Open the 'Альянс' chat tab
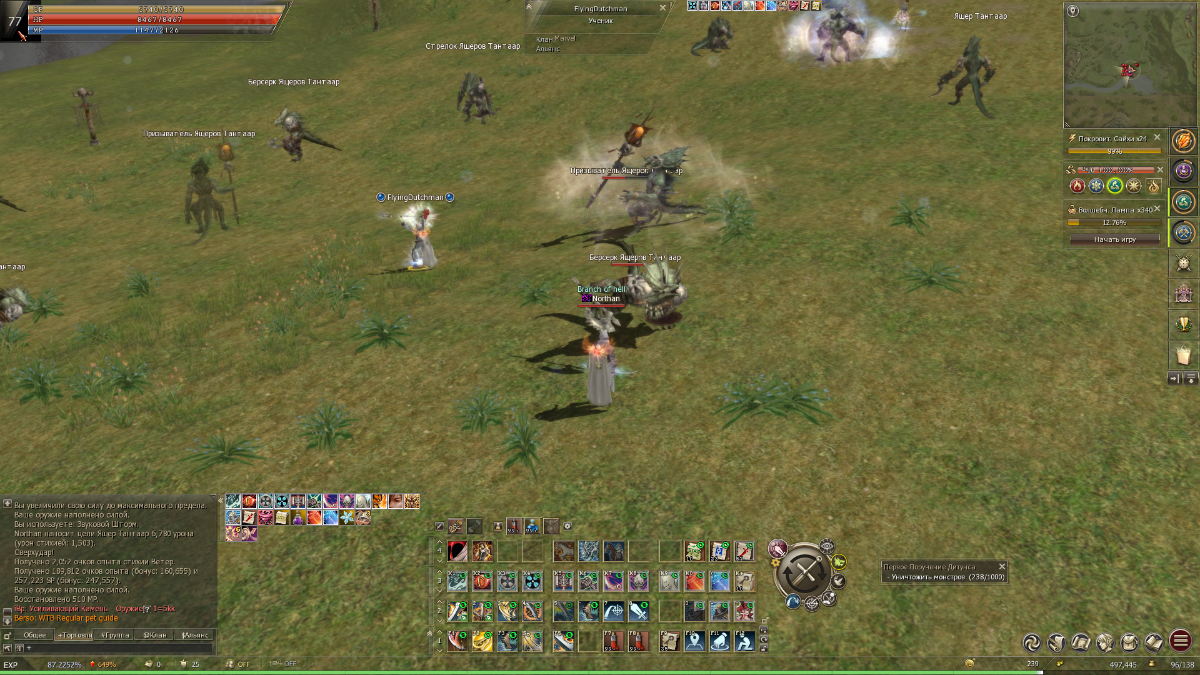Screen dimensions: 1200x675 point(196,635)
